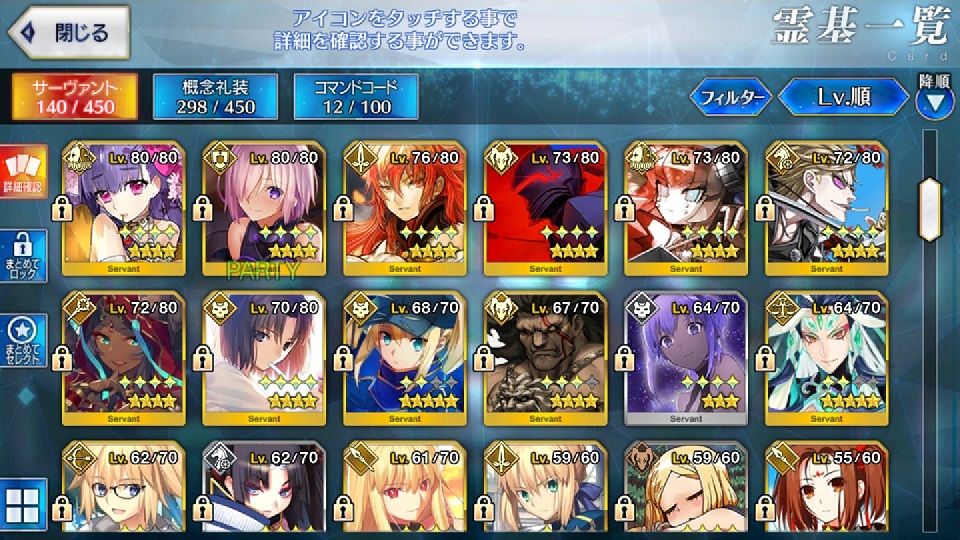Change the grid view layout icon

click(x=22, y=508)
